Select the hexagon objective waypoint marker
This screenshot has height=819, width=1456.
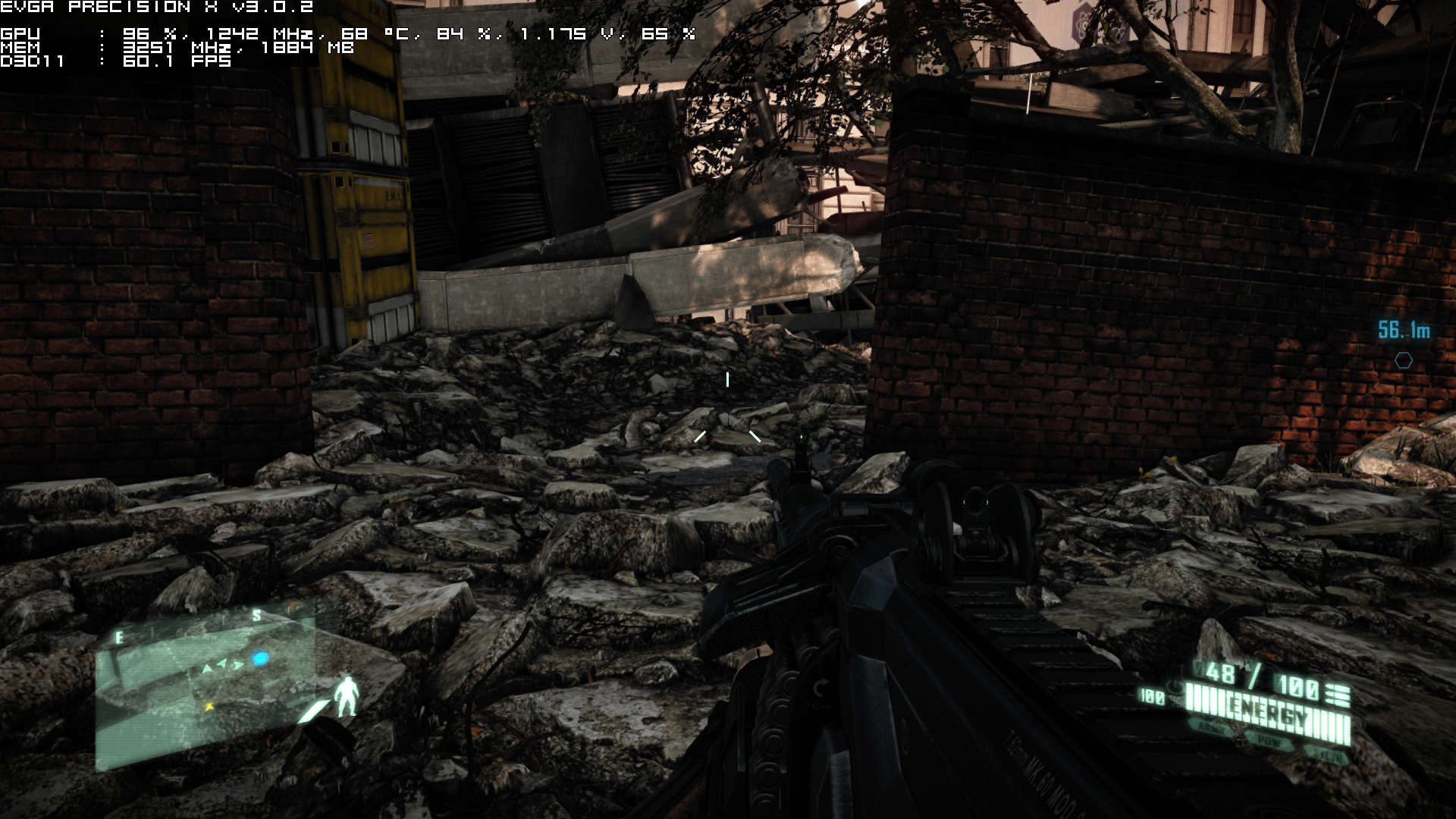(x=1404, y=361)
